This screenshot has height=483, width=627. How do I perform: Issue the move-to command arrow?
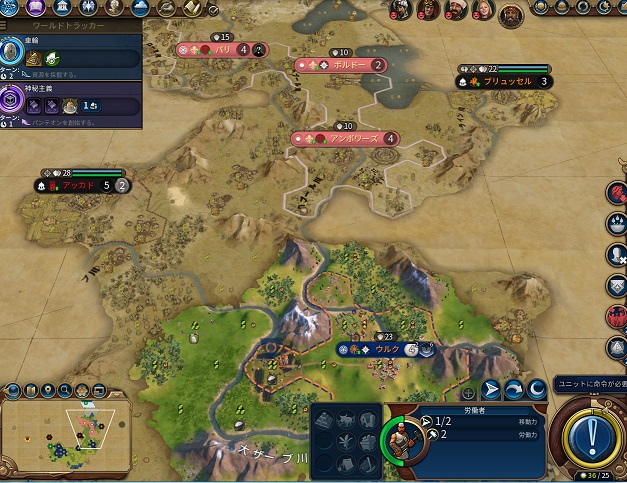[x=491, y=390]
